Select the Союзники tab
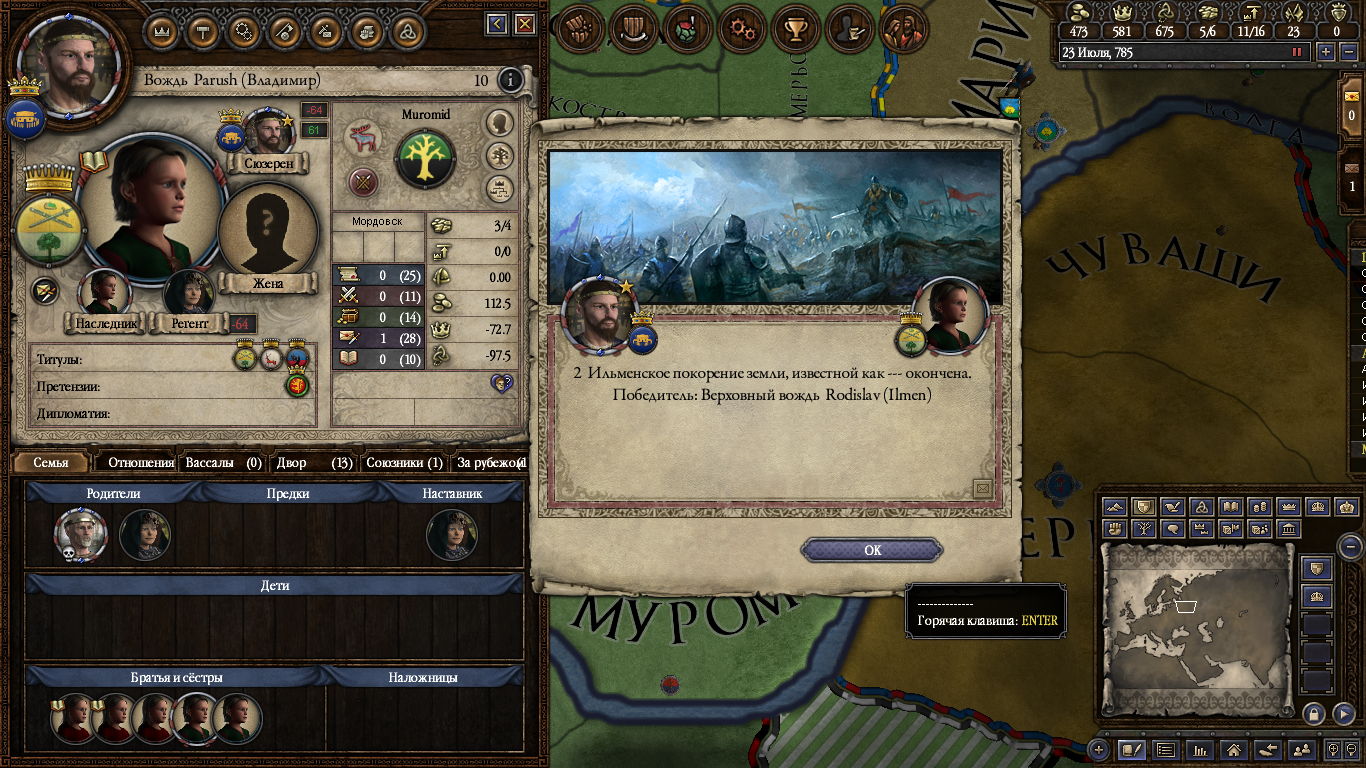The height and width of the screenshot is (768, 1366). (403, 463)
